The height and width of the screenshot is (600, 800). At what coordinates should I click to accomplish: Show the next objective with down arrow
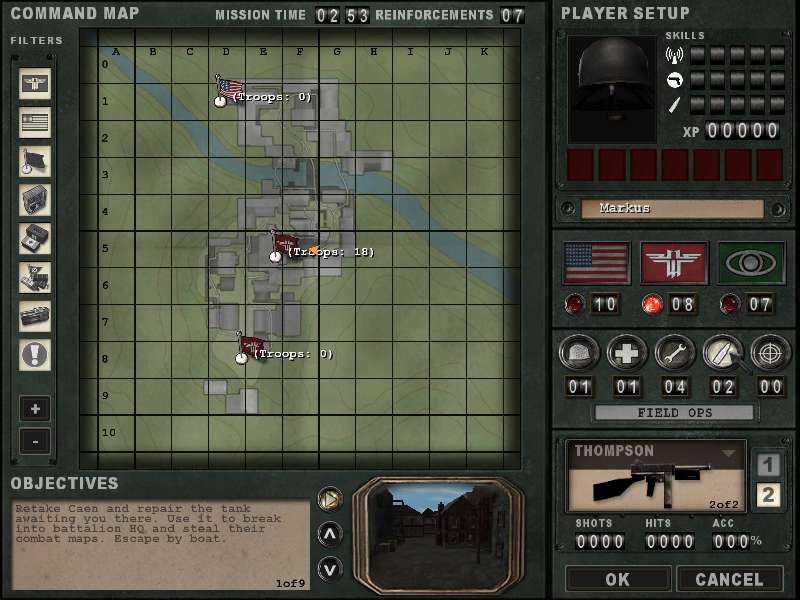pyautogui.click(x=329, y=569)
